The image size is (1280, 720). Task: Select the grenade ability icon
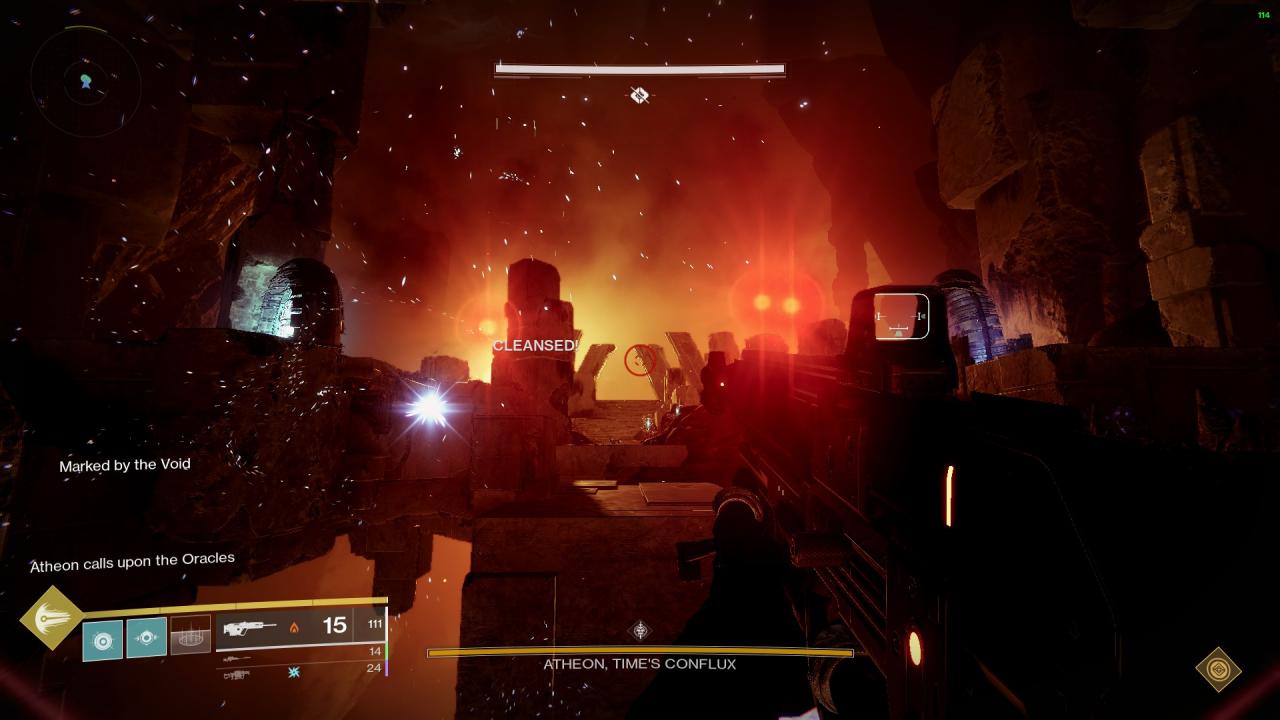[x=102, y=640]
